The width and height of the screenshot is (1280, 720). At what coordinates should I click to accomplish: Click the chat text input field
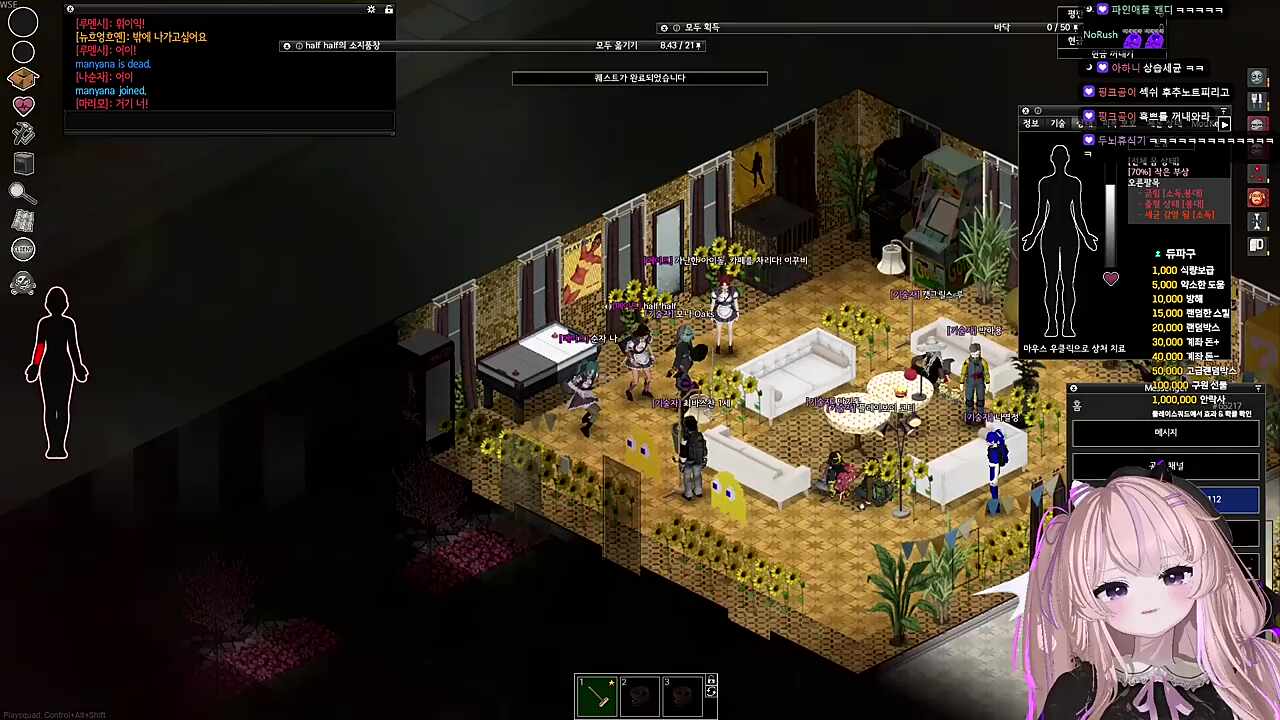229,122
